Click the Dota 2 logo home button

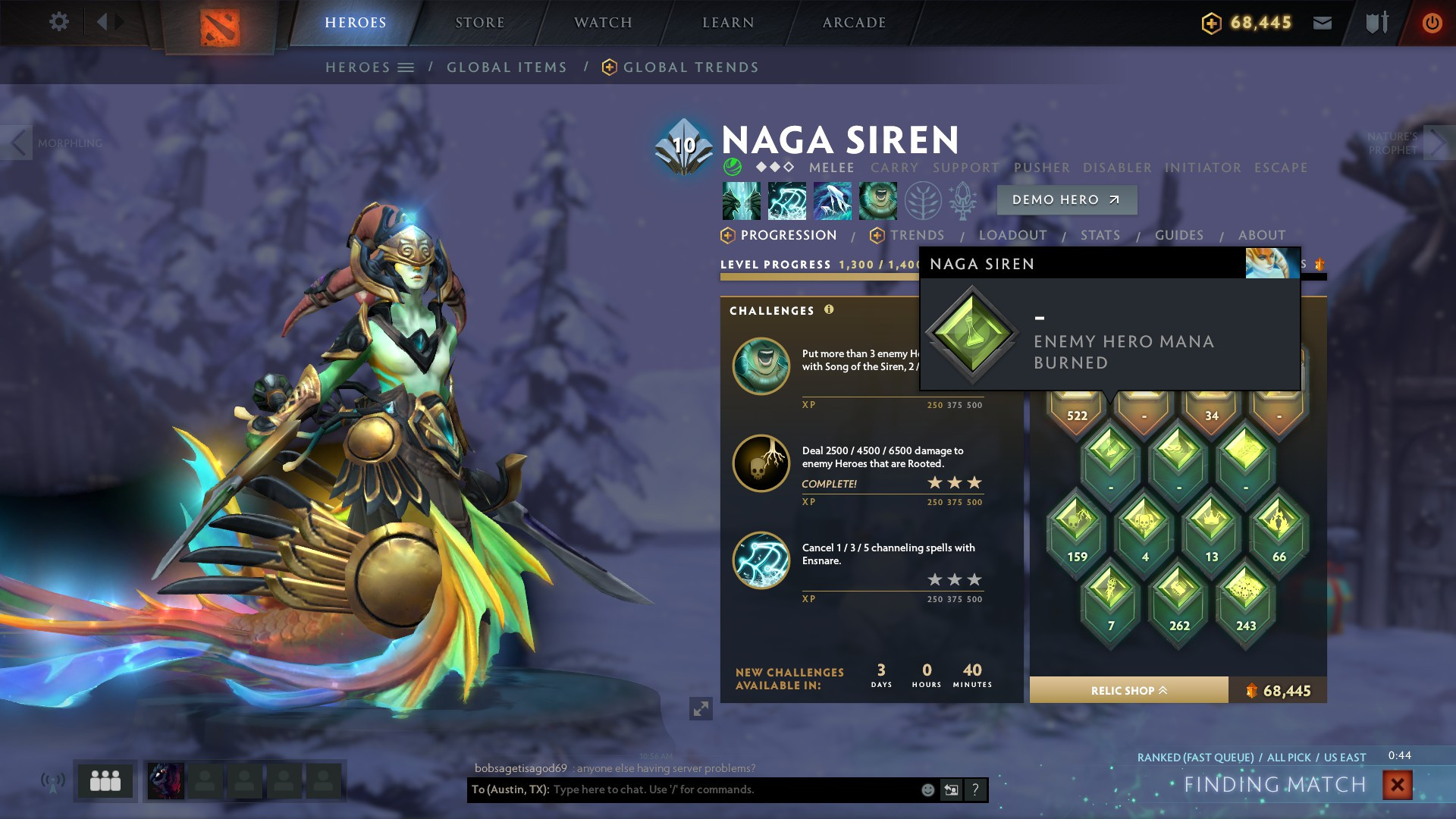click(x=220, y=27)
